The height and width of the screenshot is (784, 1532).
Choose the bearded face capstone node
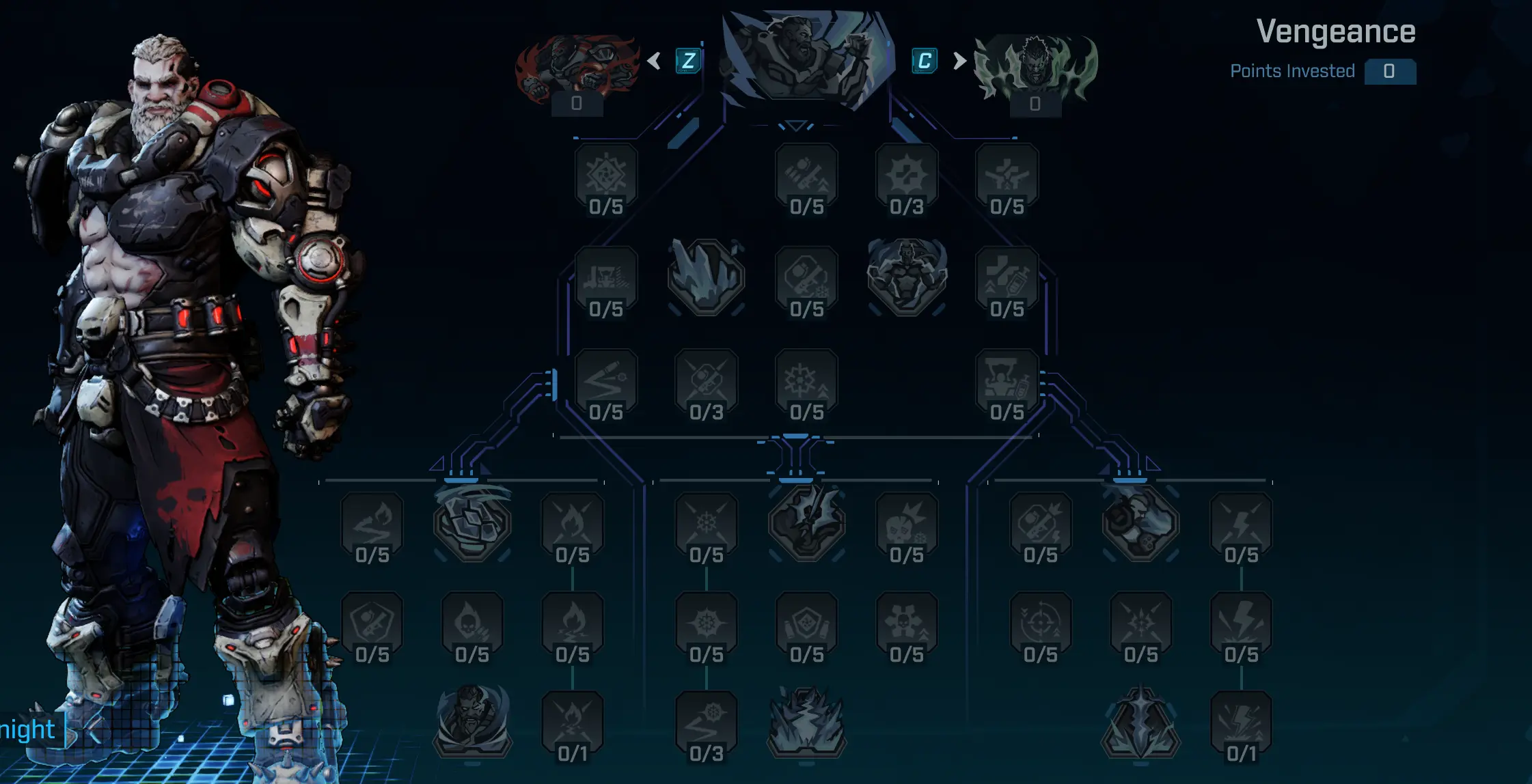[471, 723]
